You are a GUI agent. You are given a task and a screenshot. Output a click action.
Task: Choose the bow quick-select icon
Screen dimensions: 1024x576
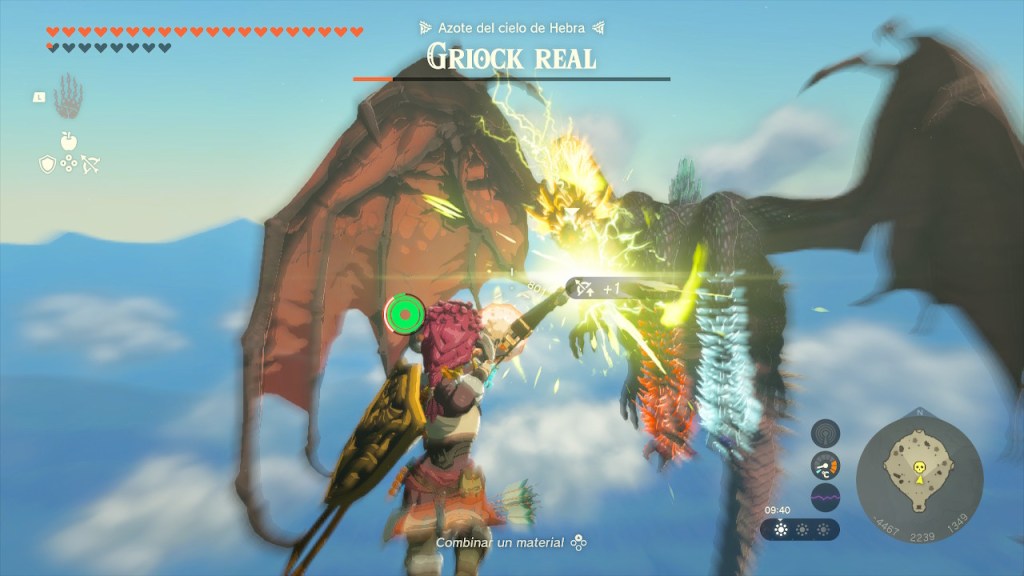(90, 164)
